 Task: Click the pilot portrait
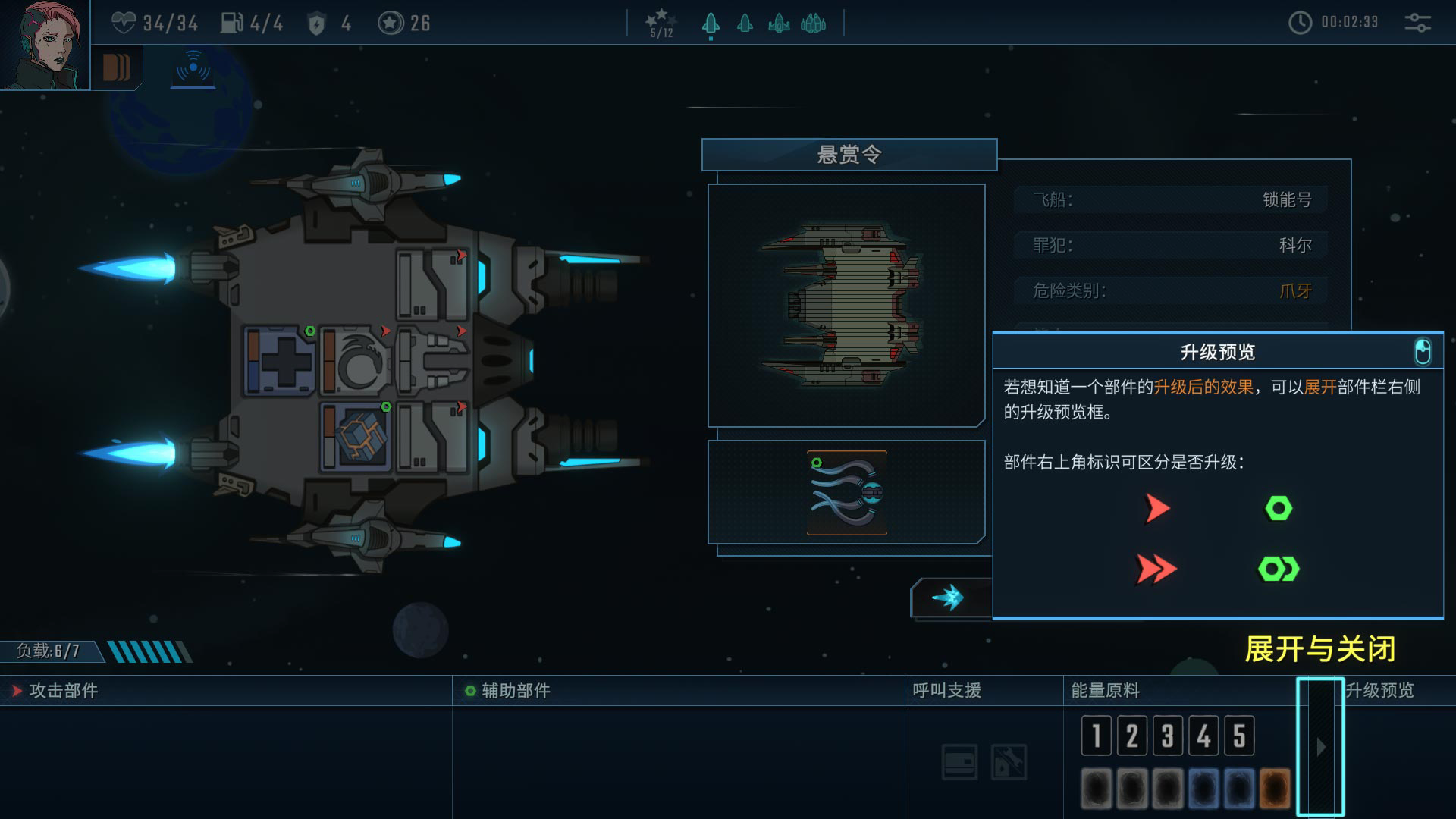(x=44, y=44)
